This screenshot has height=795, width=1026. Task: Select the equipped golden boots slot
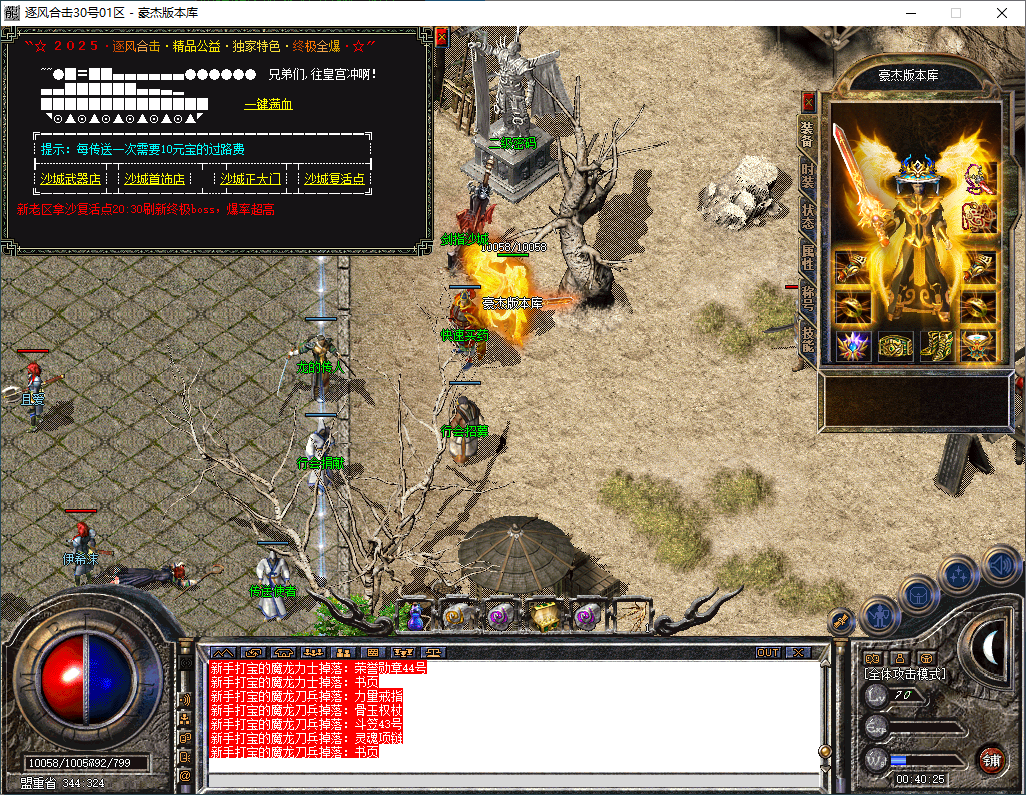click(x=937, y=346)
